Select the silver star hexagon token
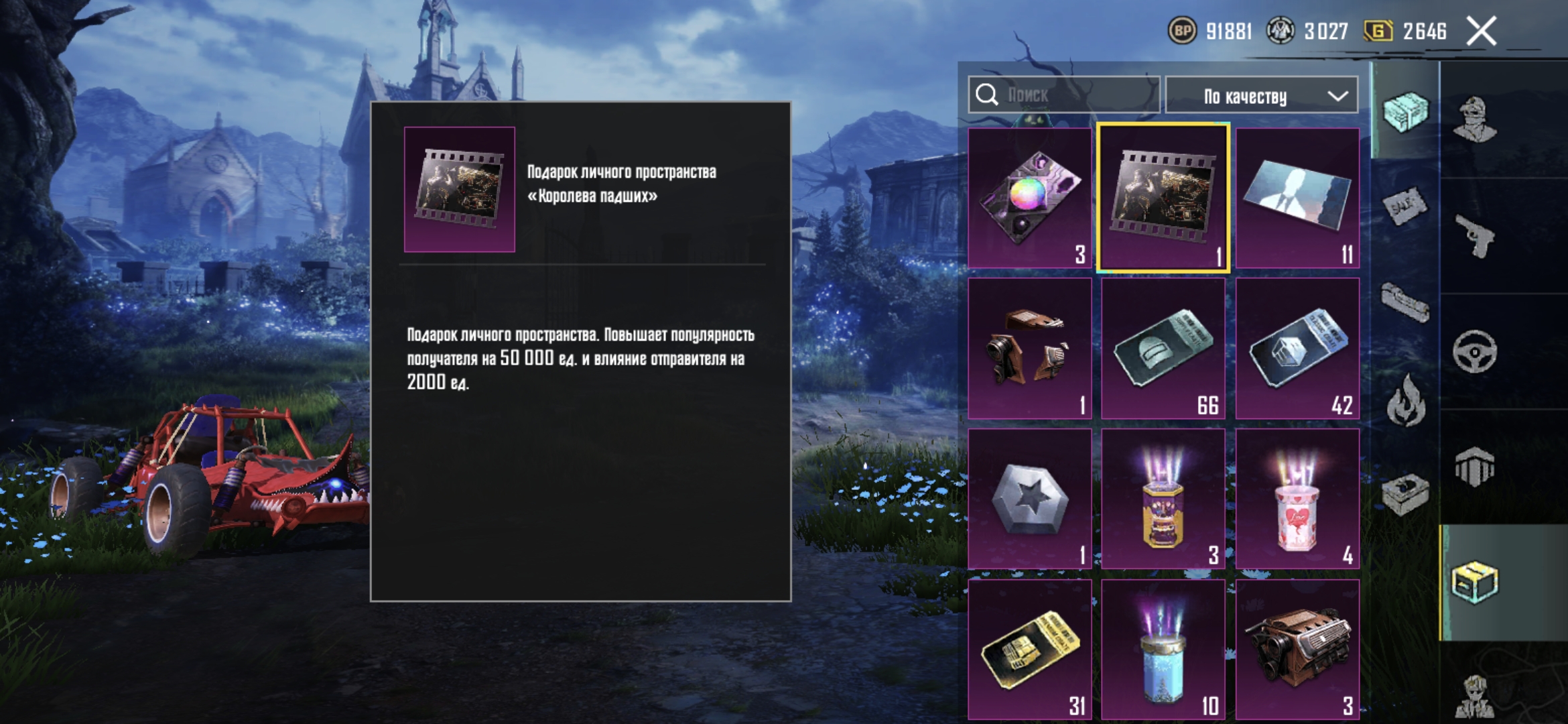 pyautogui.click(x=1030, y=499)
